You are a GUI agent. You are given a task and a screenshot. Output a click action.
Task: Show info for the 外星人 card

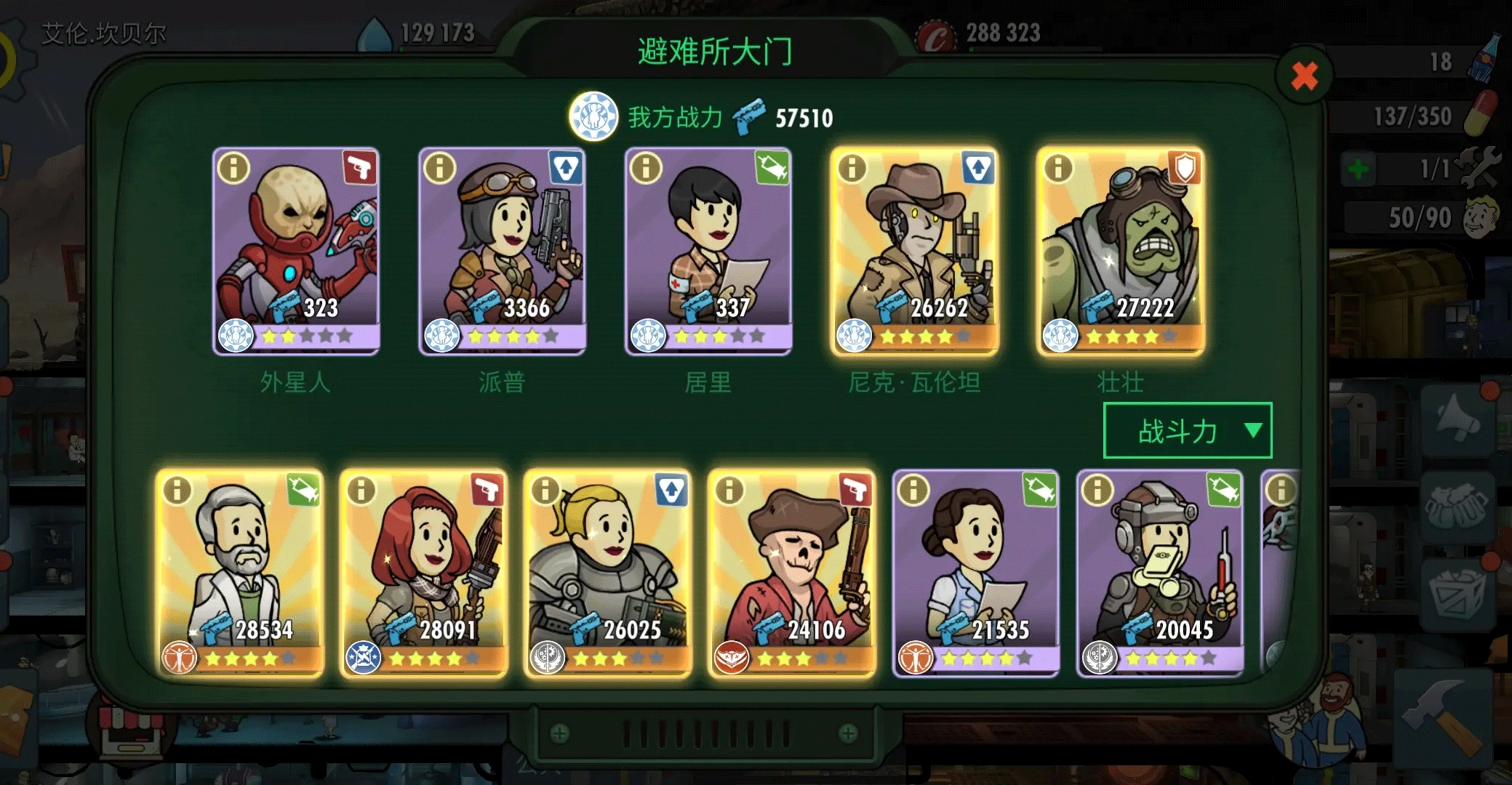tap(233, 168)
